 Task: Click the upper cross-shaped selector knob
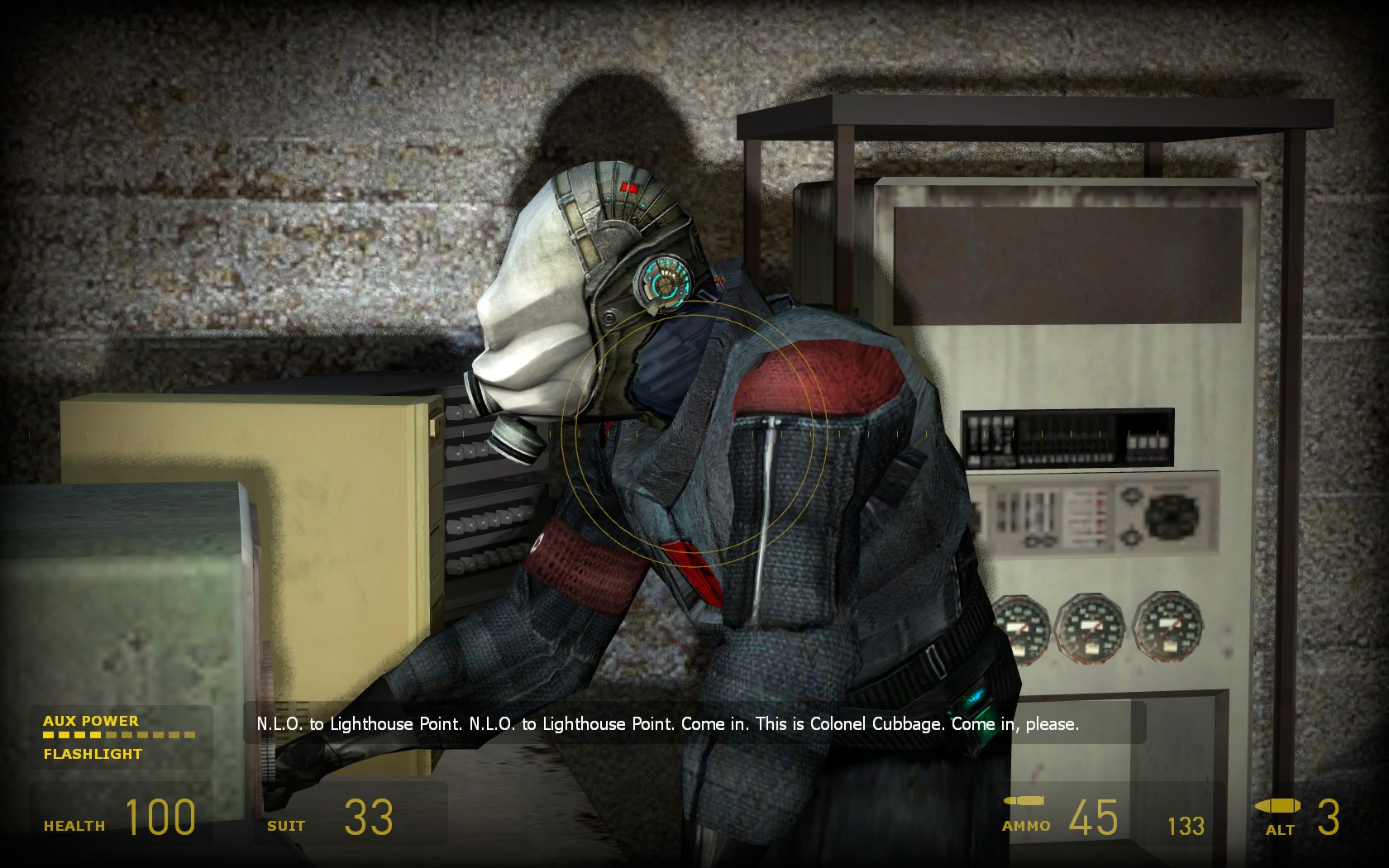(1133, 495)
